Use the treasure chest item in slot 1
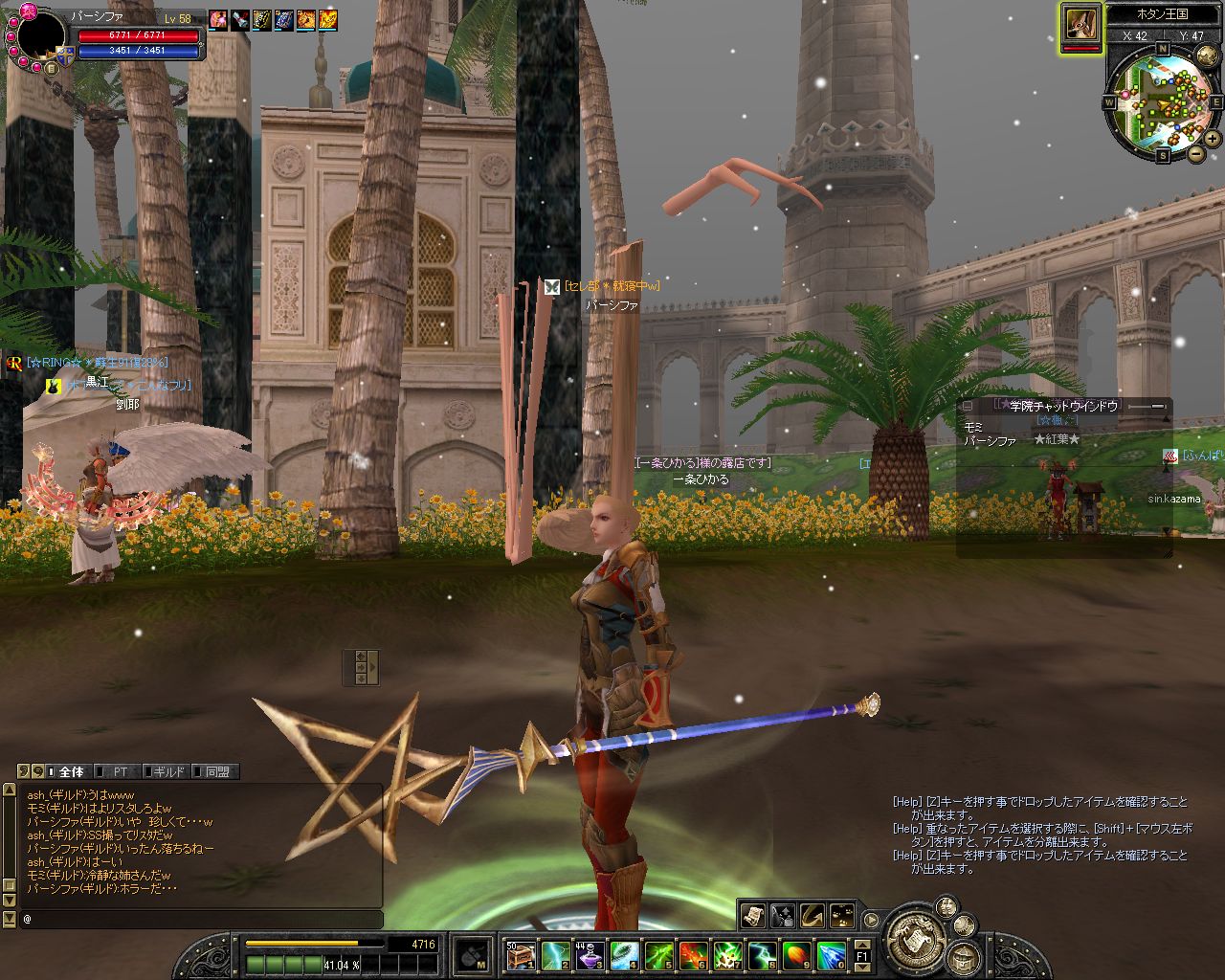1225x980 pixels. (520, 955)
